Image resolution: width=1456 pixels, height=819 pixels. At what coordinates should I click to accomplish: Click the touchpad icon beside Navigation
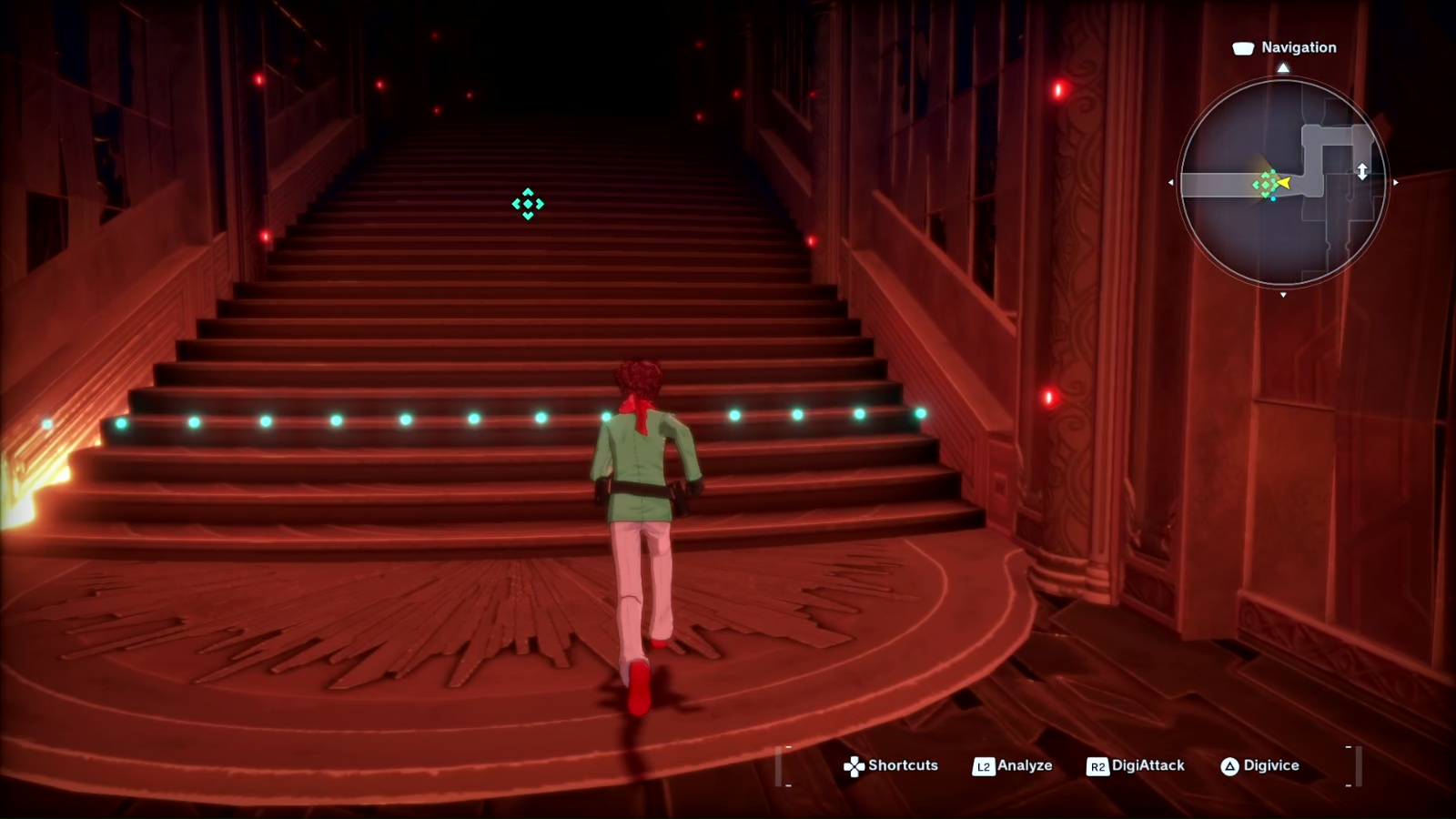coord(1242,47)
